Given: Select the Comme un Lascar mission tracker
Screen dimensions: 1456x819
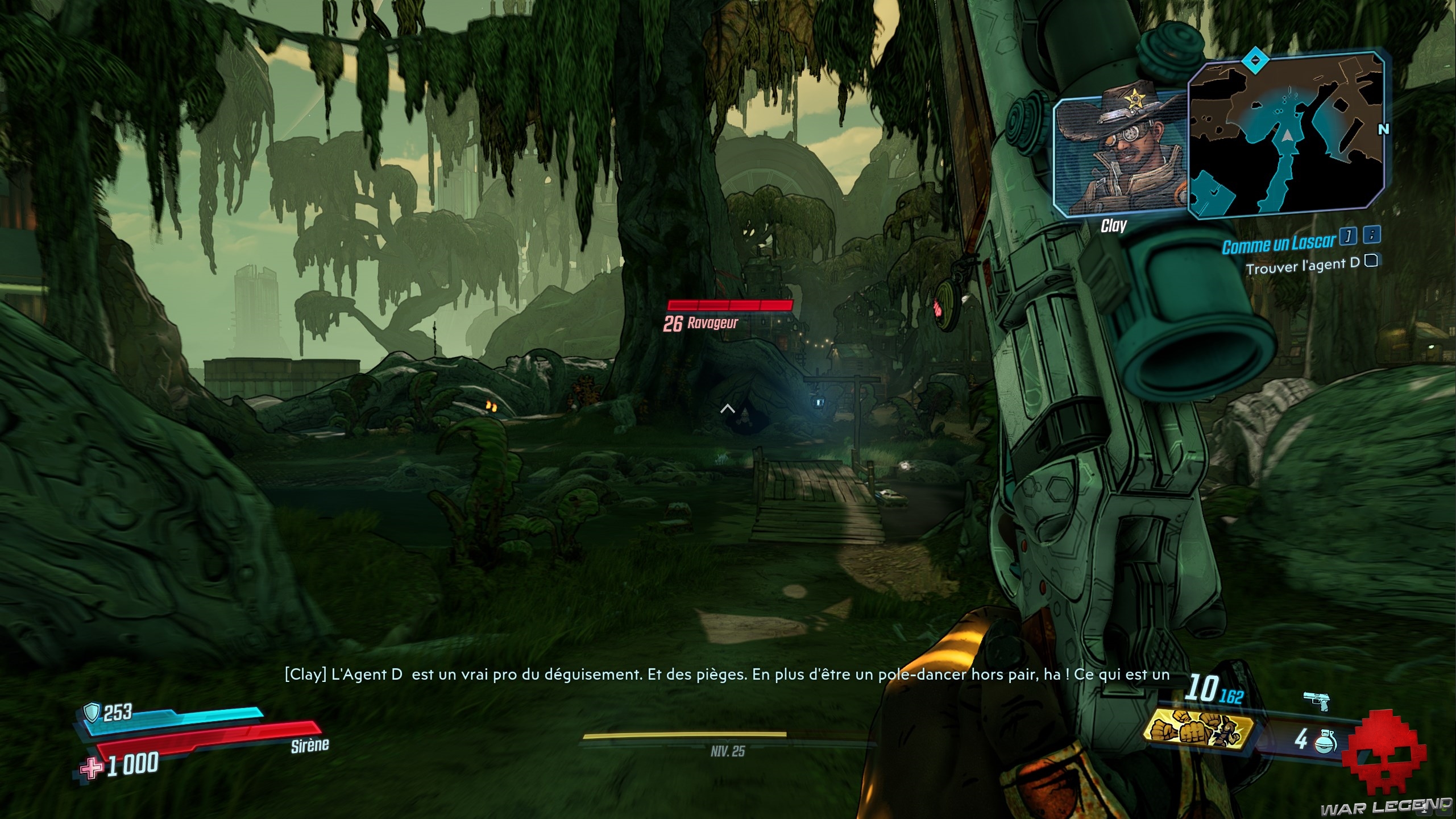Looking at the screenshot, I should (x=1277, y=245).
